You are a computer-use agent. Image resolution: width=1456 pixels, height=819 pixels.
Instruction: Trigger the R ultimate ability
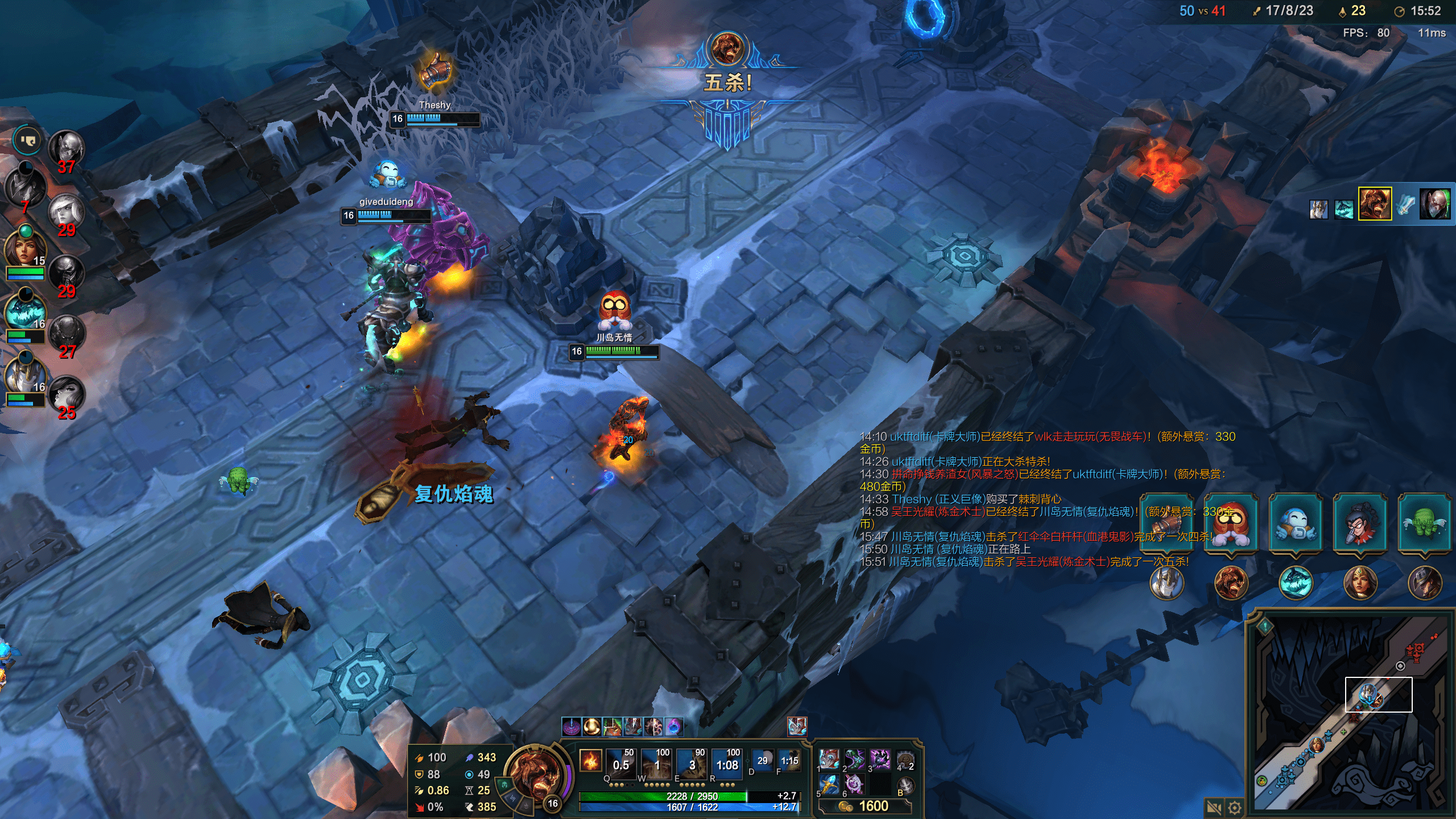[727, 765]
